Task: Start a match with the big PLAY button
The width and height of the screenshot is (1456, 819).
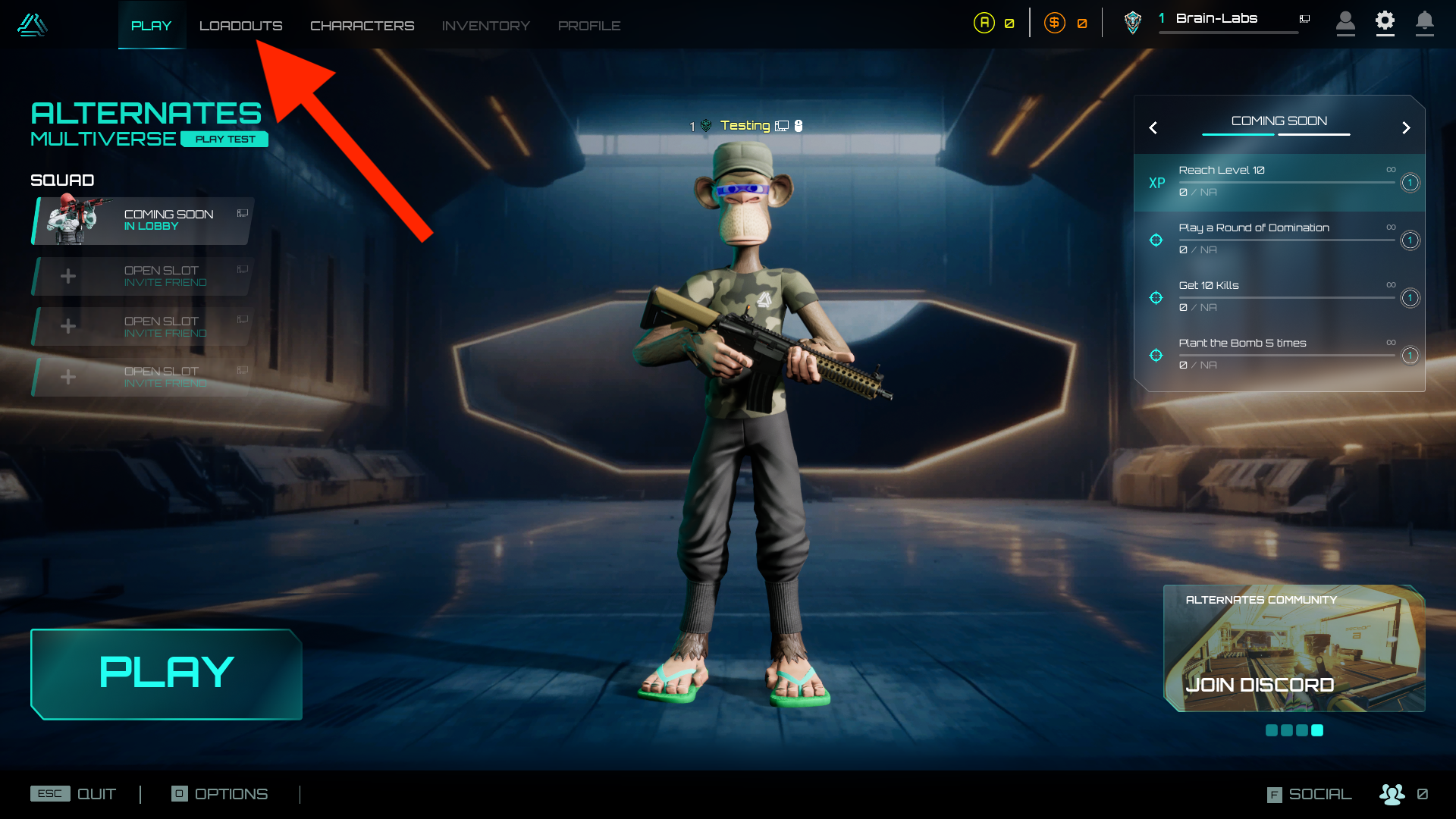Action: (166, 673)
